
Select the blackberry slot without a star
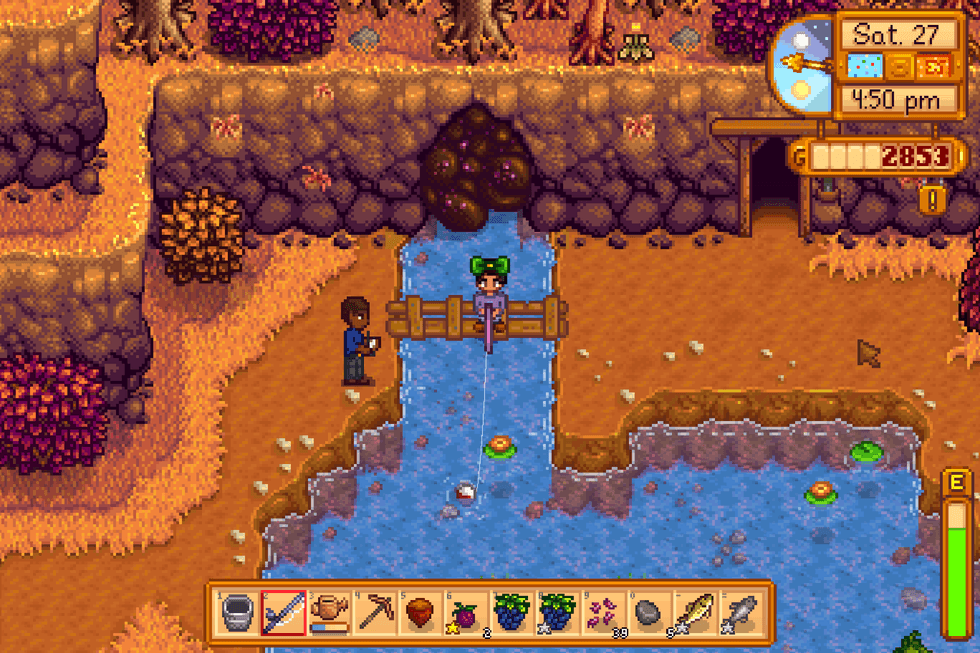tap(513, 612)
